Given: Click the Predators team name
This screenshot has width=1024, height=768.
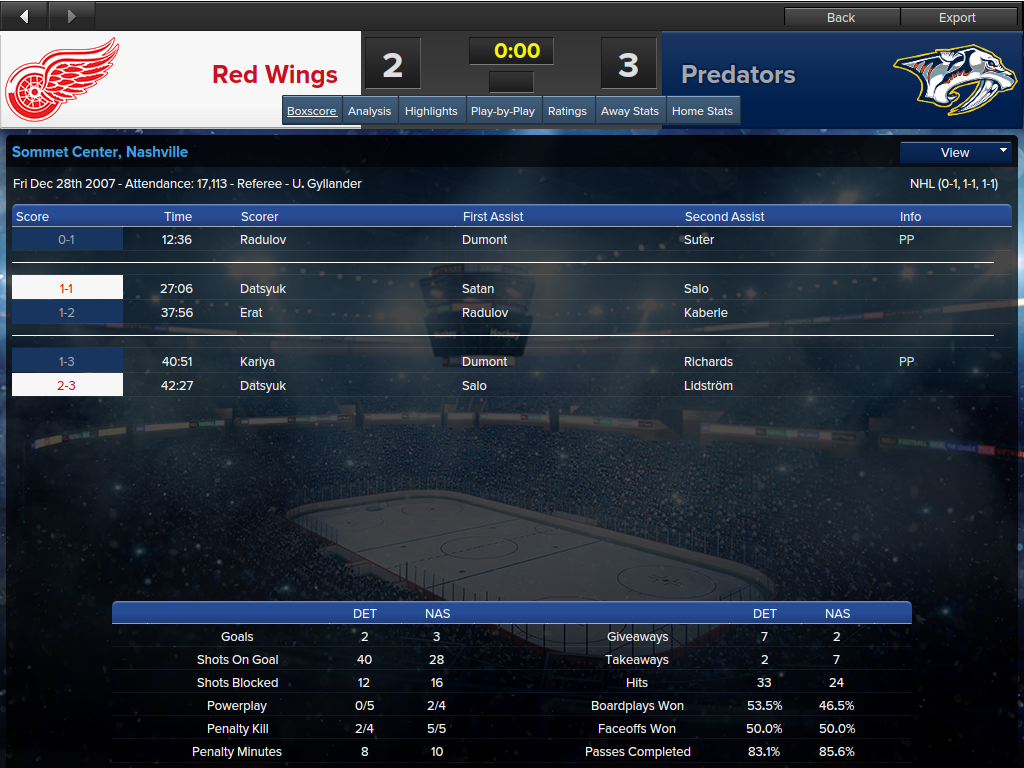Looking at the screenshot, I should [738, 75].
